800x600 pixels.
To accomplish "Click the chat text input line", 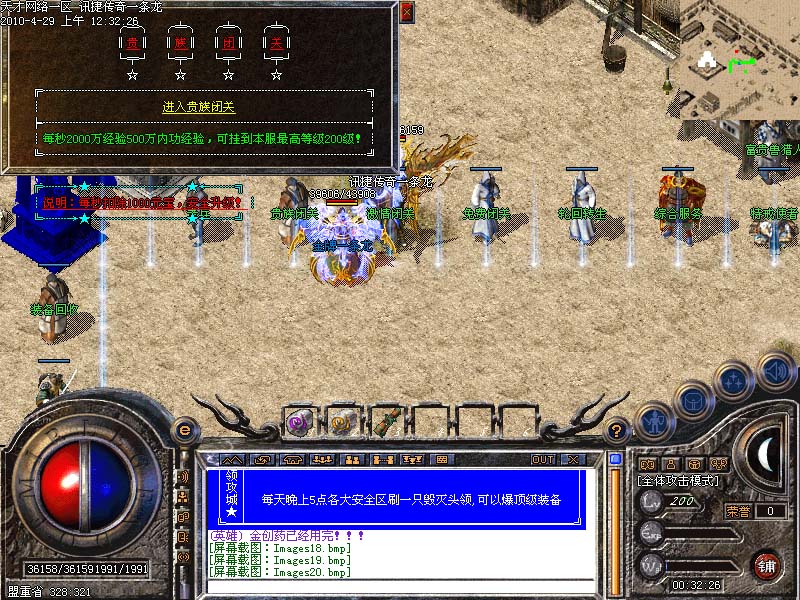I will 400,586.
